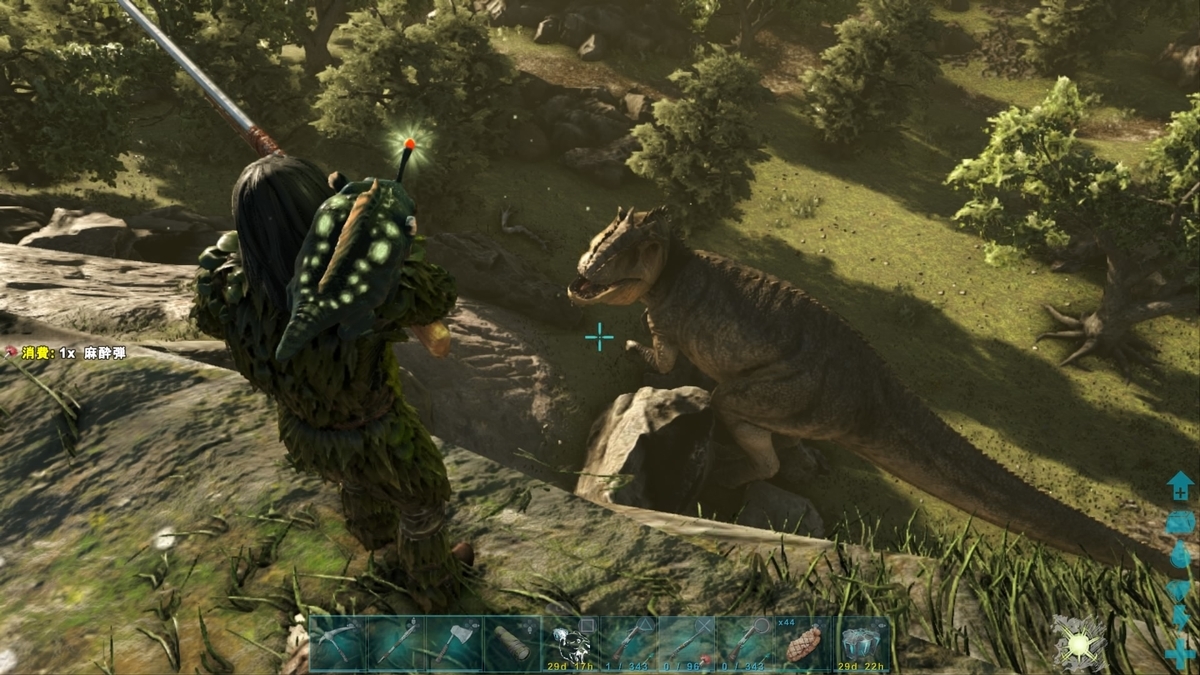Choose the rifle slot showing 0 / 343

click(x=744, y=643)
